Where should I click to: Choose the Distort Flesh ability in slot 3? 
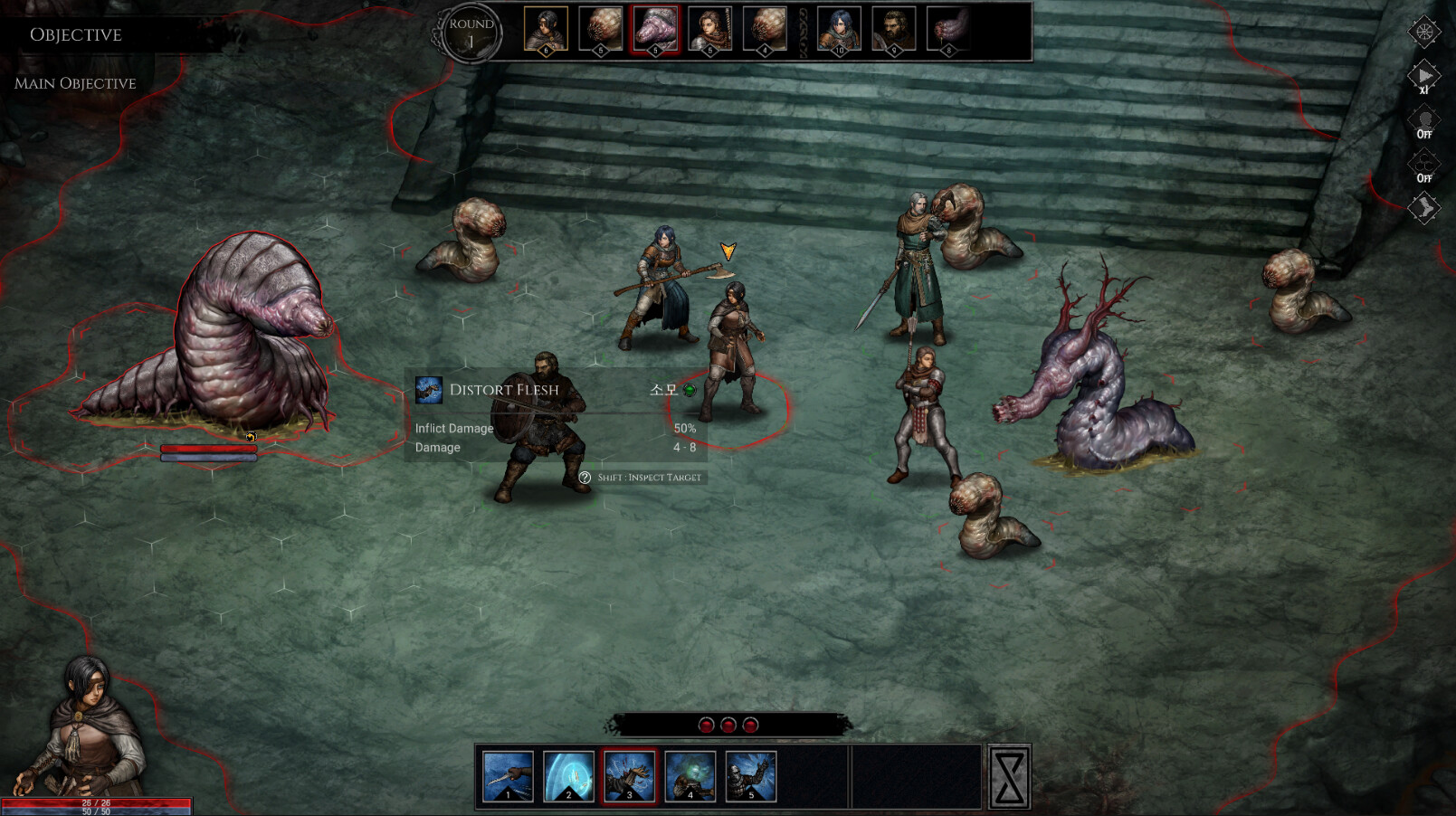(629, 776)
